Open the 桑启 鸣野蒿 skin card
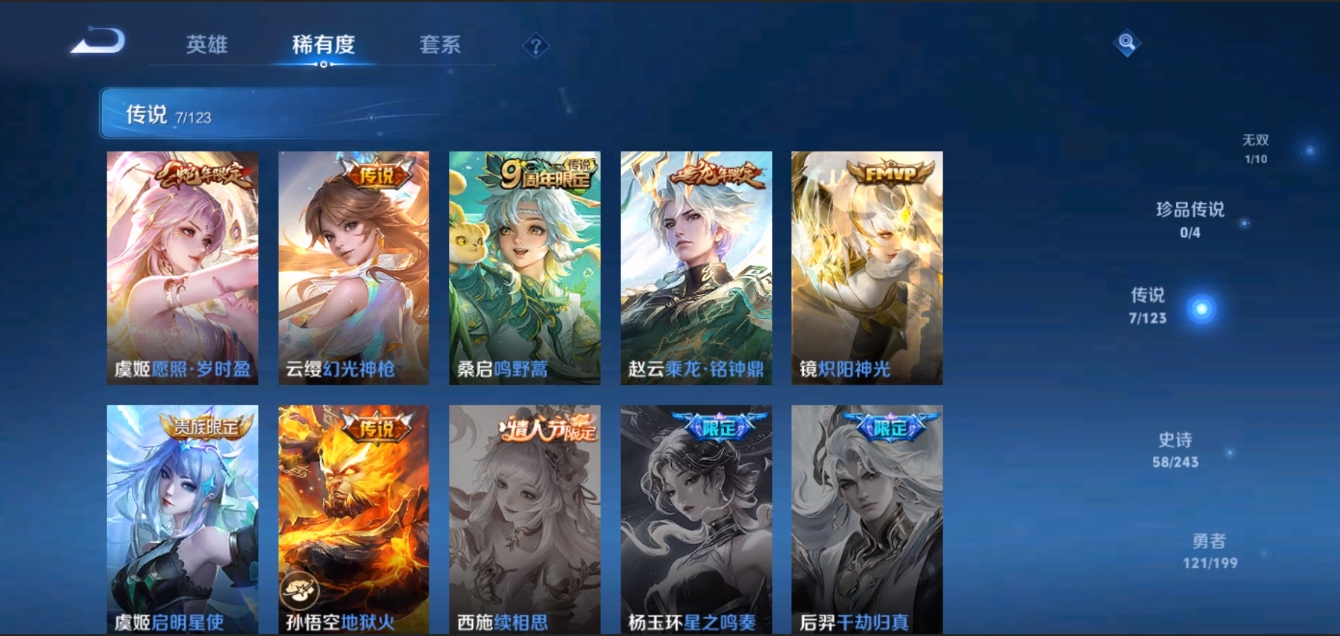Screen dimensions: 1340x636 (524, 268)
